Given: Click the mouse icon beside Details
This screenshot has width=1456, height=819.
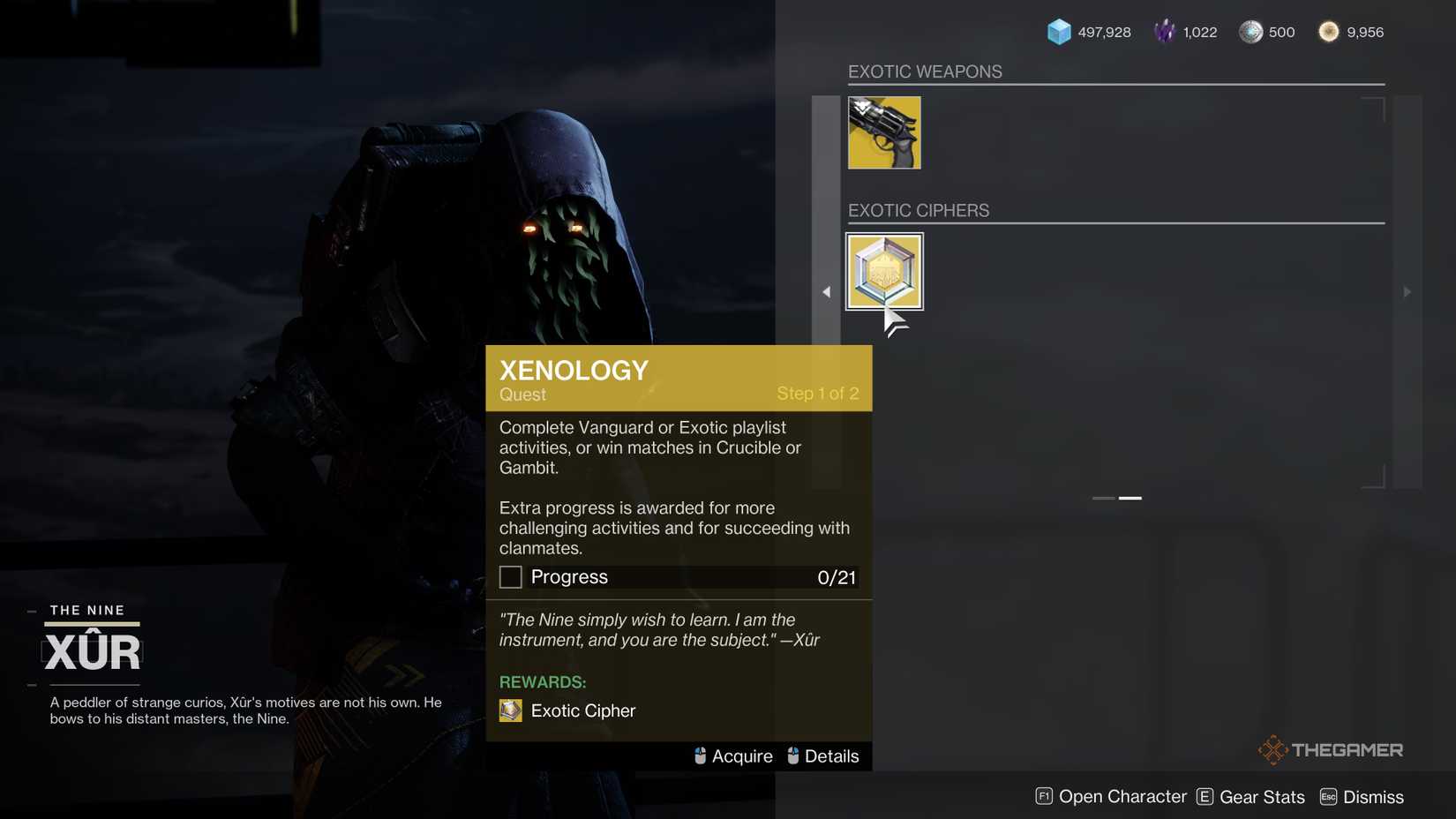Looking at the screenshot, I should [x=792, y=755].
